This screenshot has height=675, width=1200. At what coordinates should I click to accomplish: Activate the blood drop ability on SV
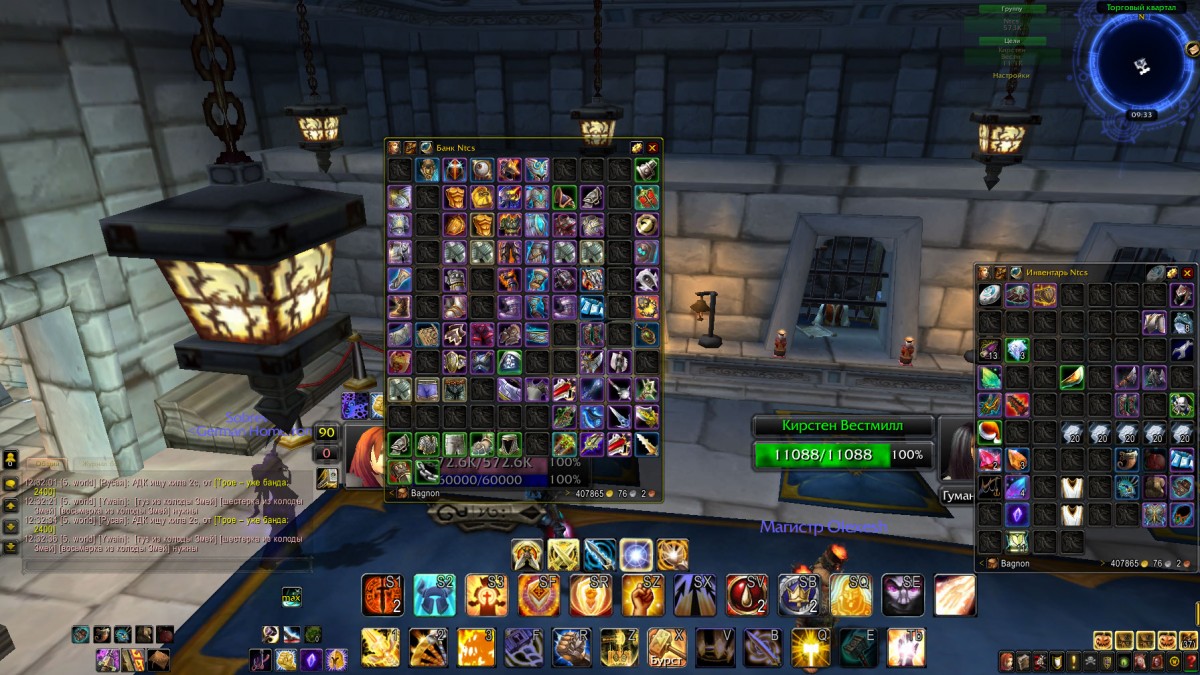tap(747, 595)
